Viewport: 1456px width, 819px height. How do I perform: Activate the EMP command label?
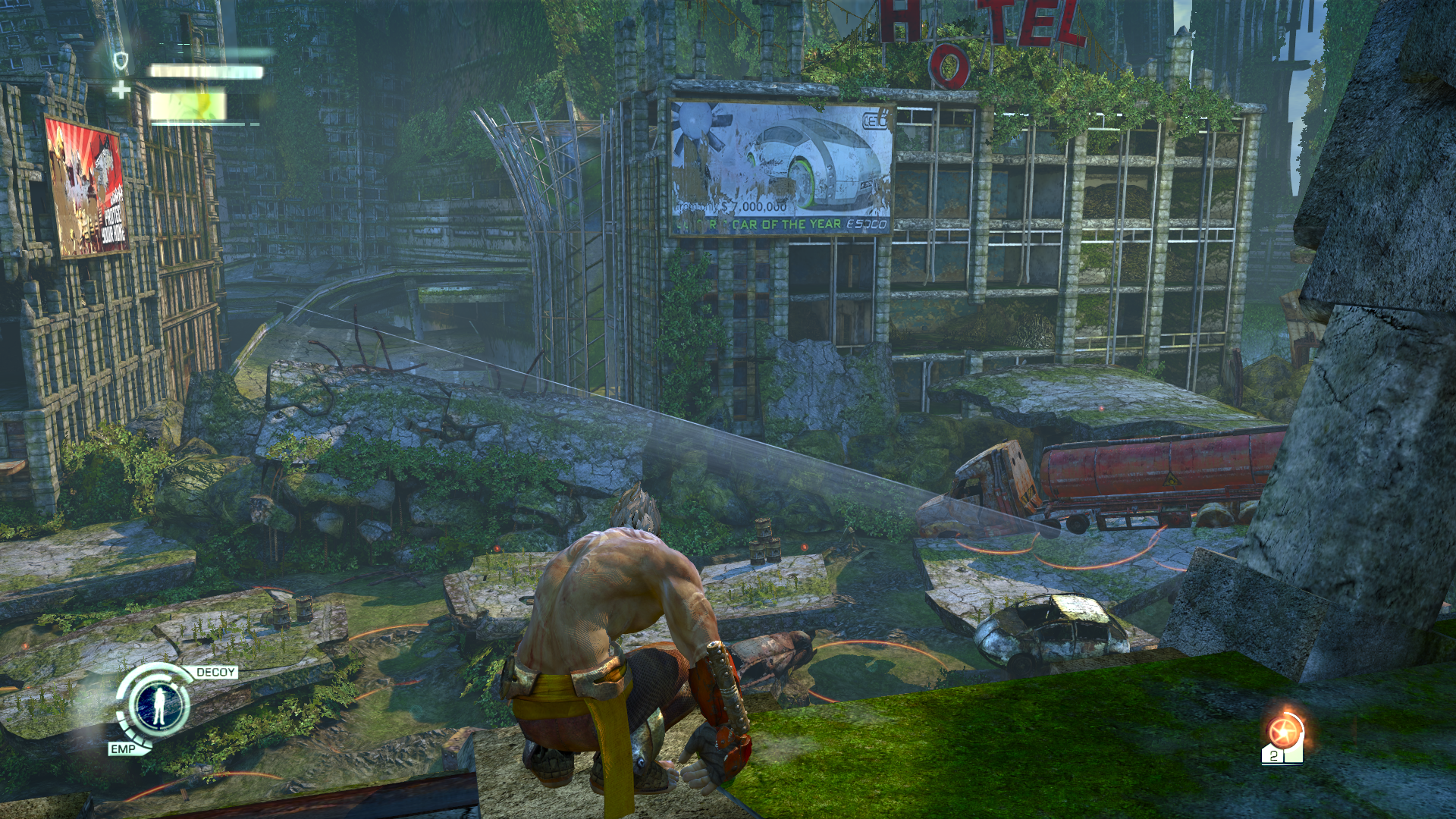pos(123,749)
